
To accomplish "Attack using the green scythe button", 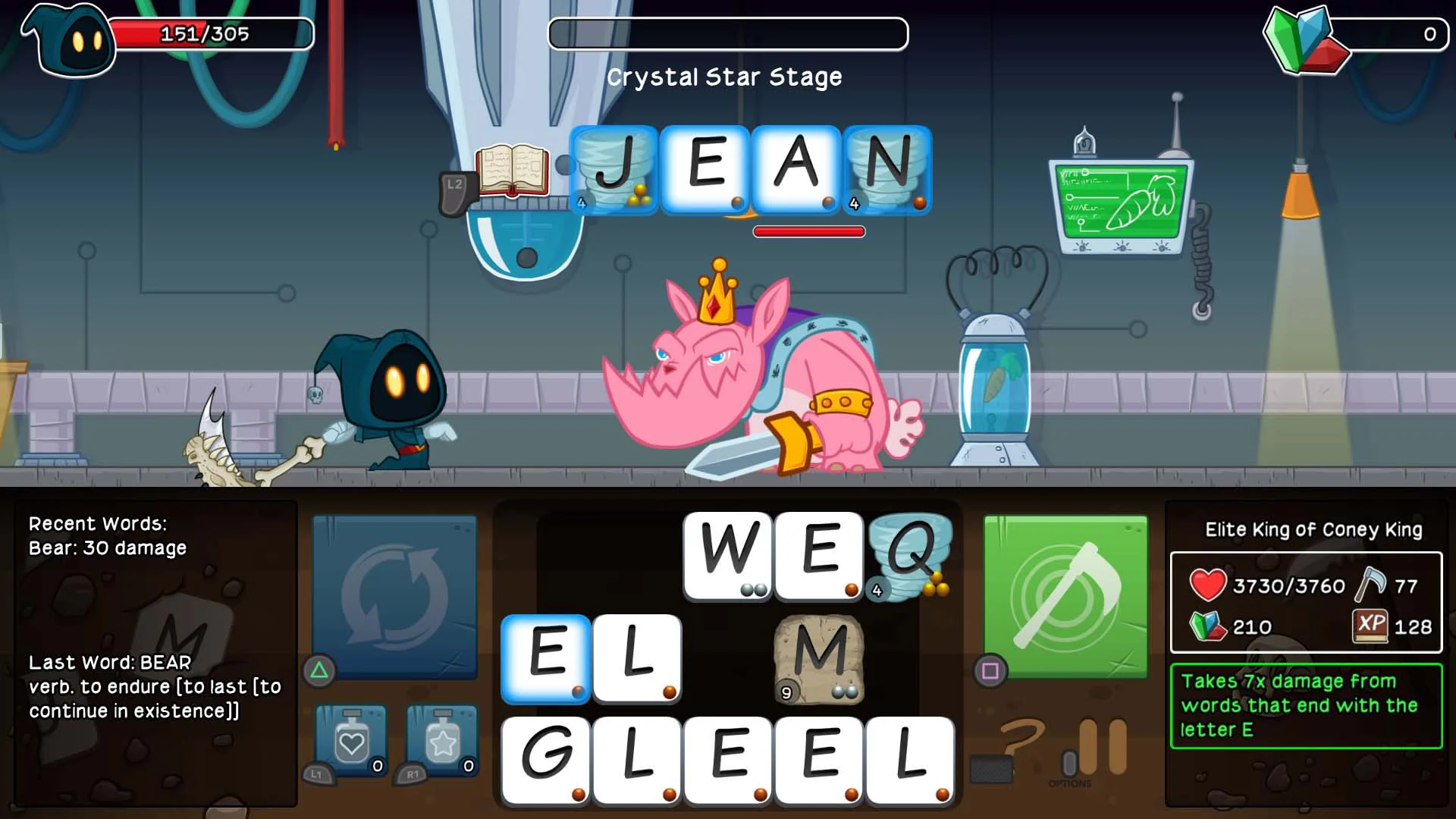I will tap(1065, 596).
